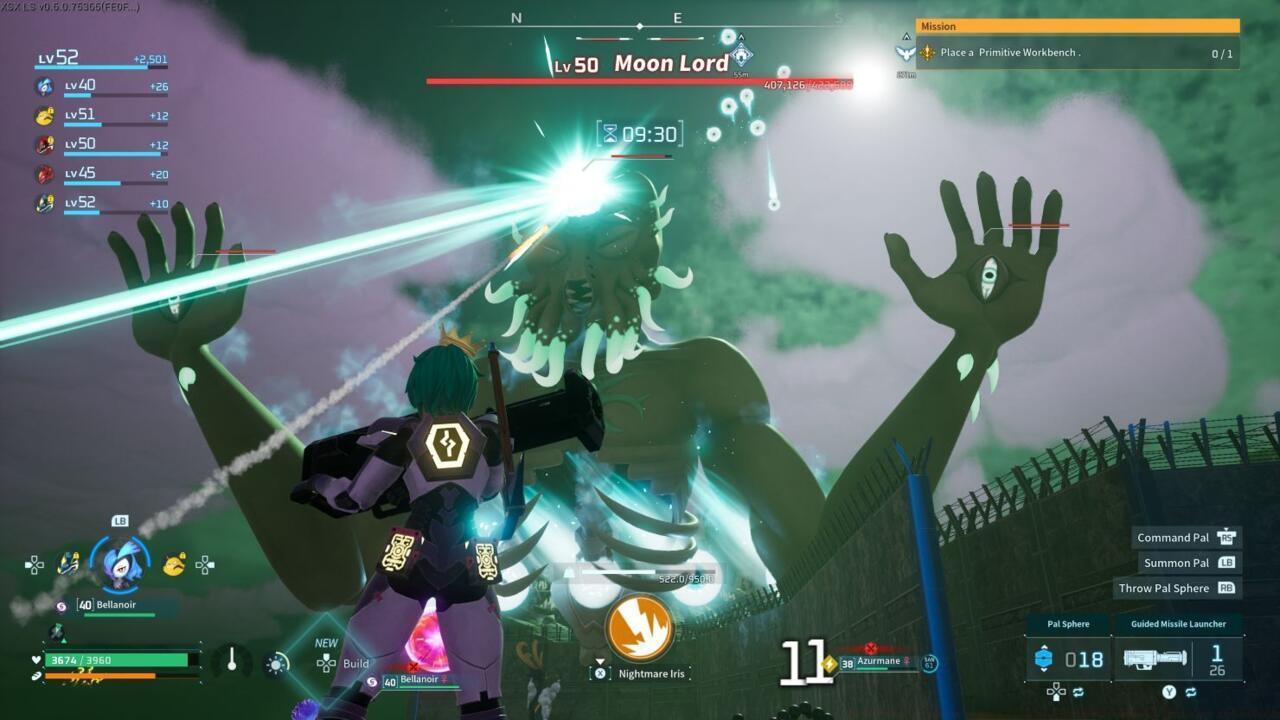Choose the Lv45 party pal entry
This screenshot has height=720, width=1280.
(x=100, y=175)
